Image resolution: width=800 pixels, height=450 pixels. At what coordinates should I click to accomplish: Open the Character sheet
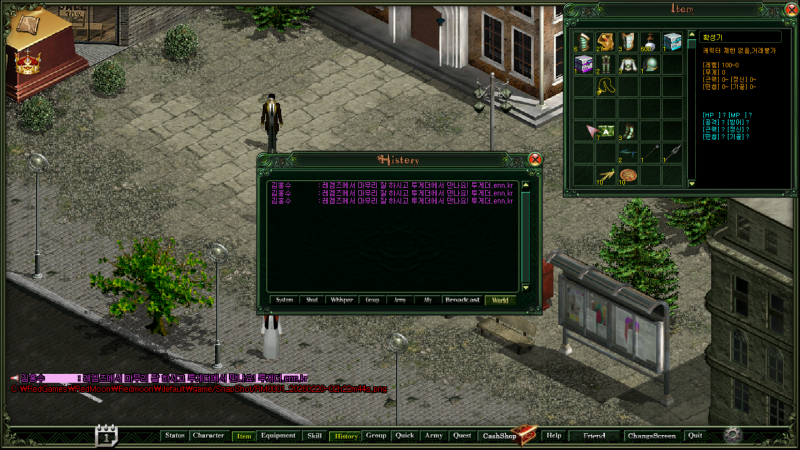[208, 436]
